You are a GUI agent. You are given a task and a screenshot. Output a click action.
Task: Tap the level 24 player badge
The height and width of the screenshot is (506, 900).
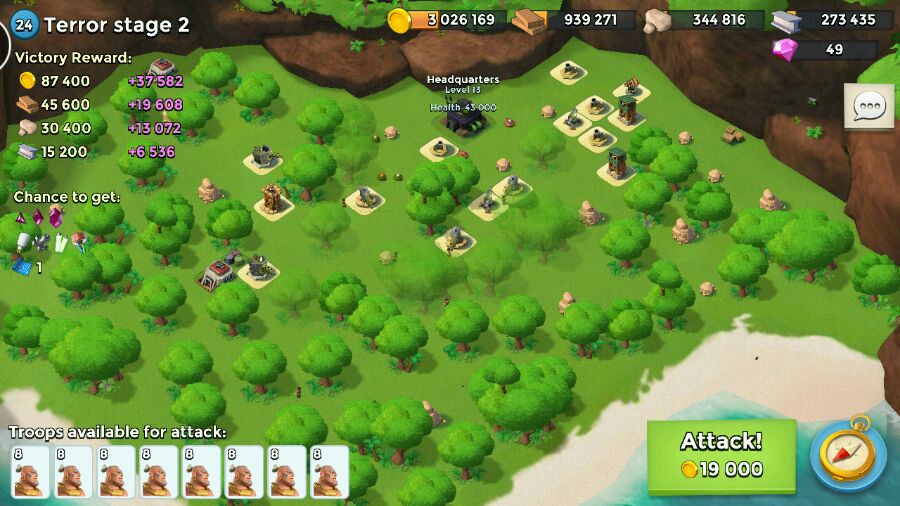coord(25,23)
